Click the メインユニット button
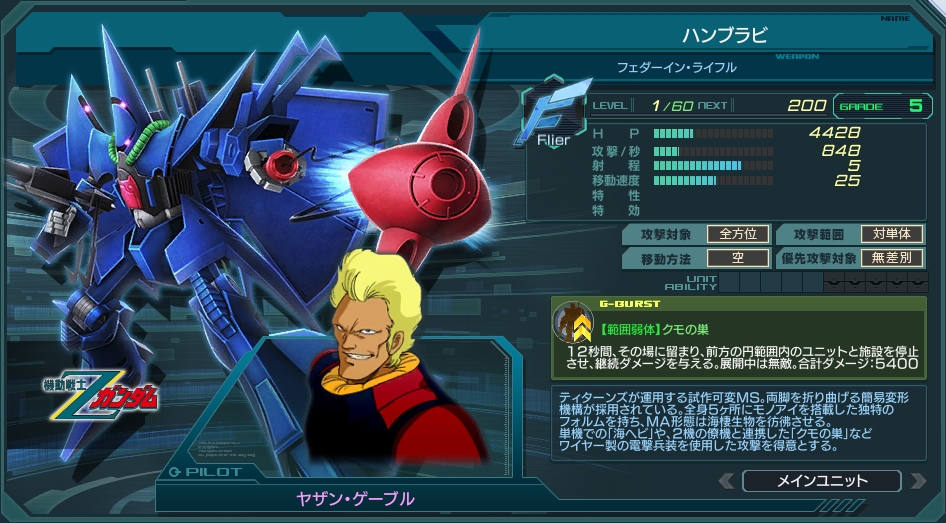Screen dimensions: 946x523 pyautogui.click(x=821, y=481)
